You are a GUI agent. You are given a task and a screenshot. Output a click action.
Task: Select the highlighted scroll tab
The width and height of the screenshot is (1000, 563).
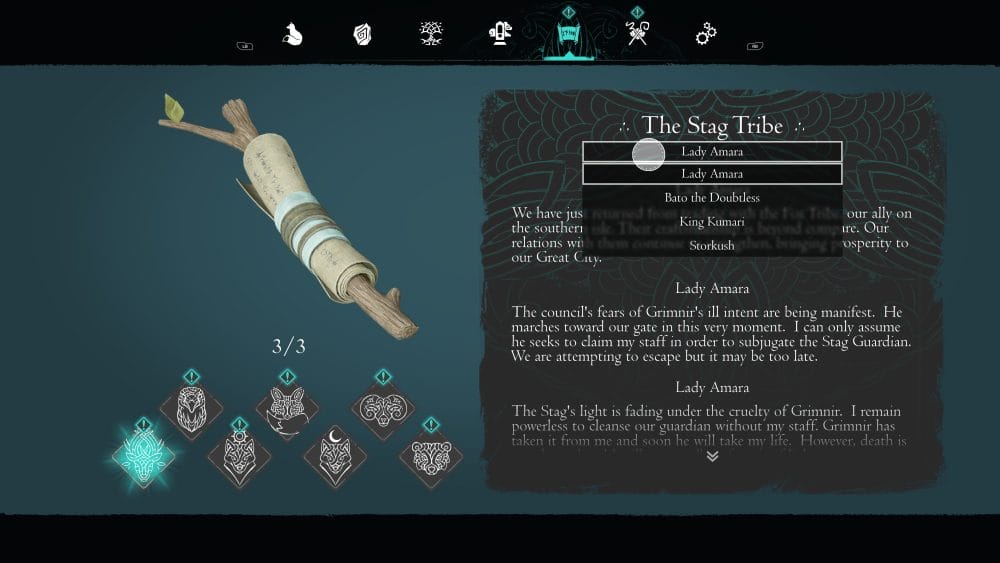[568, 38]
